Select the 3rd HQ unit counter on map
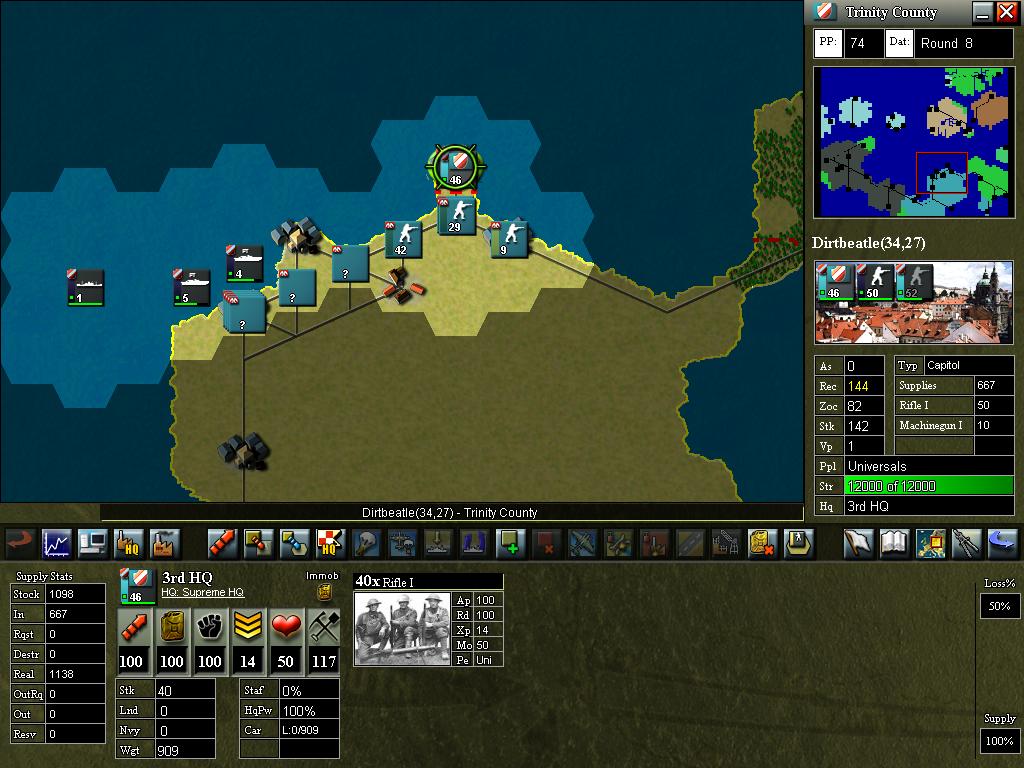 [x=456, y=166]
